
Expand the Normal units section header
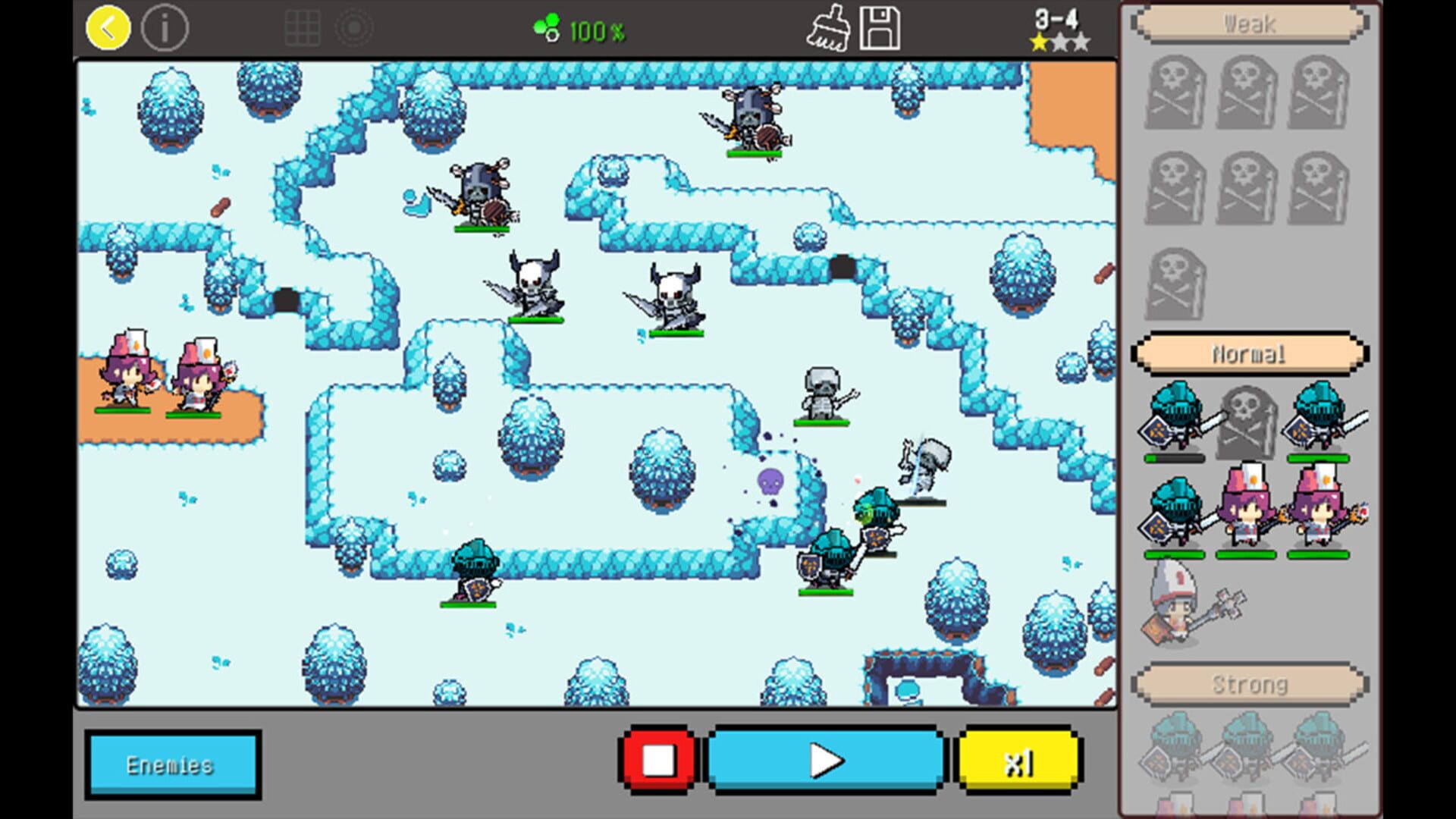[1250, 353]
